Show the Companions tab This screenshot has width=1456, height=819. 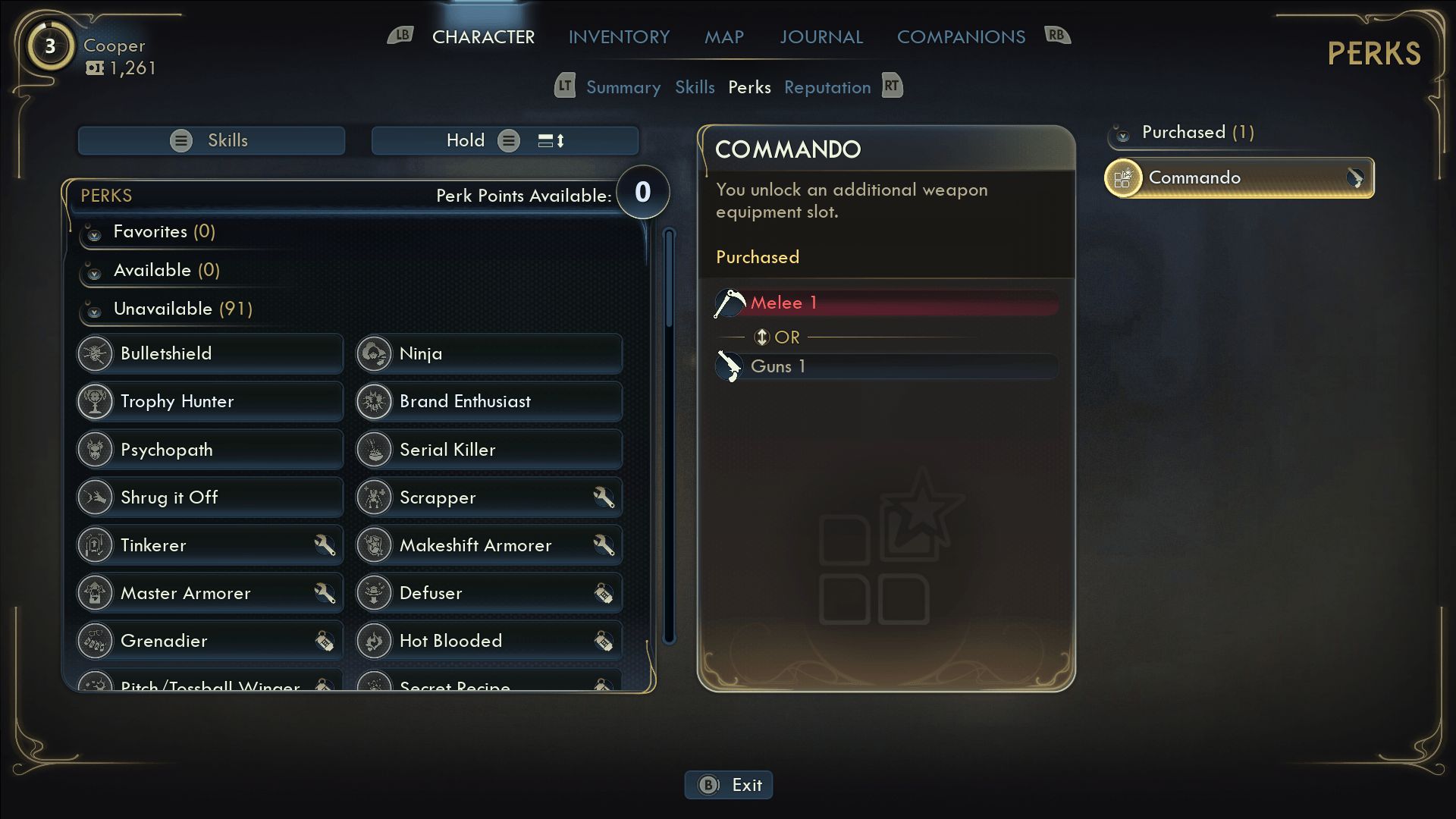[x=961, y=36]
